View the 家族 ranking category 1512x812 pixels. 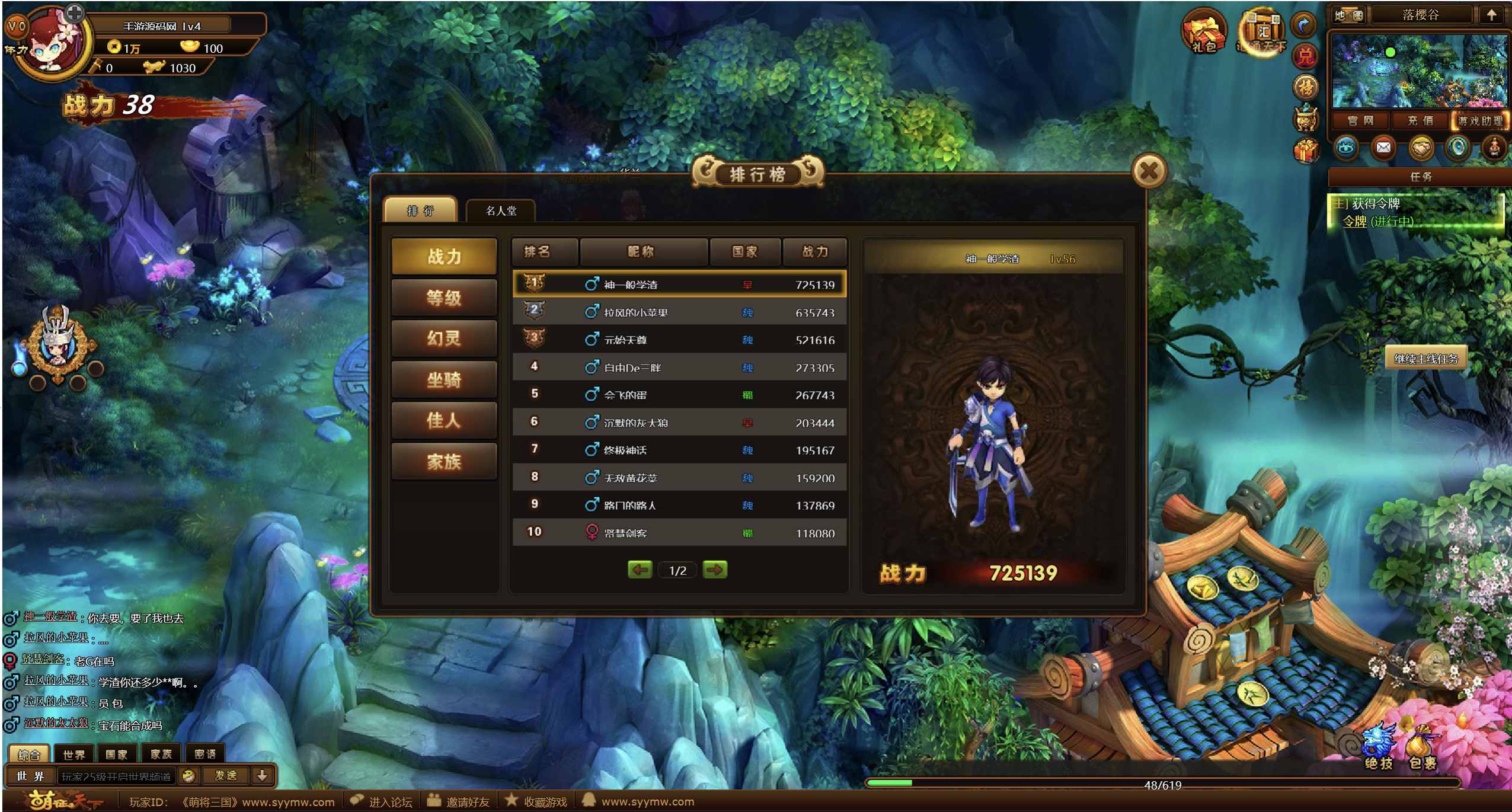click(444, 461)
